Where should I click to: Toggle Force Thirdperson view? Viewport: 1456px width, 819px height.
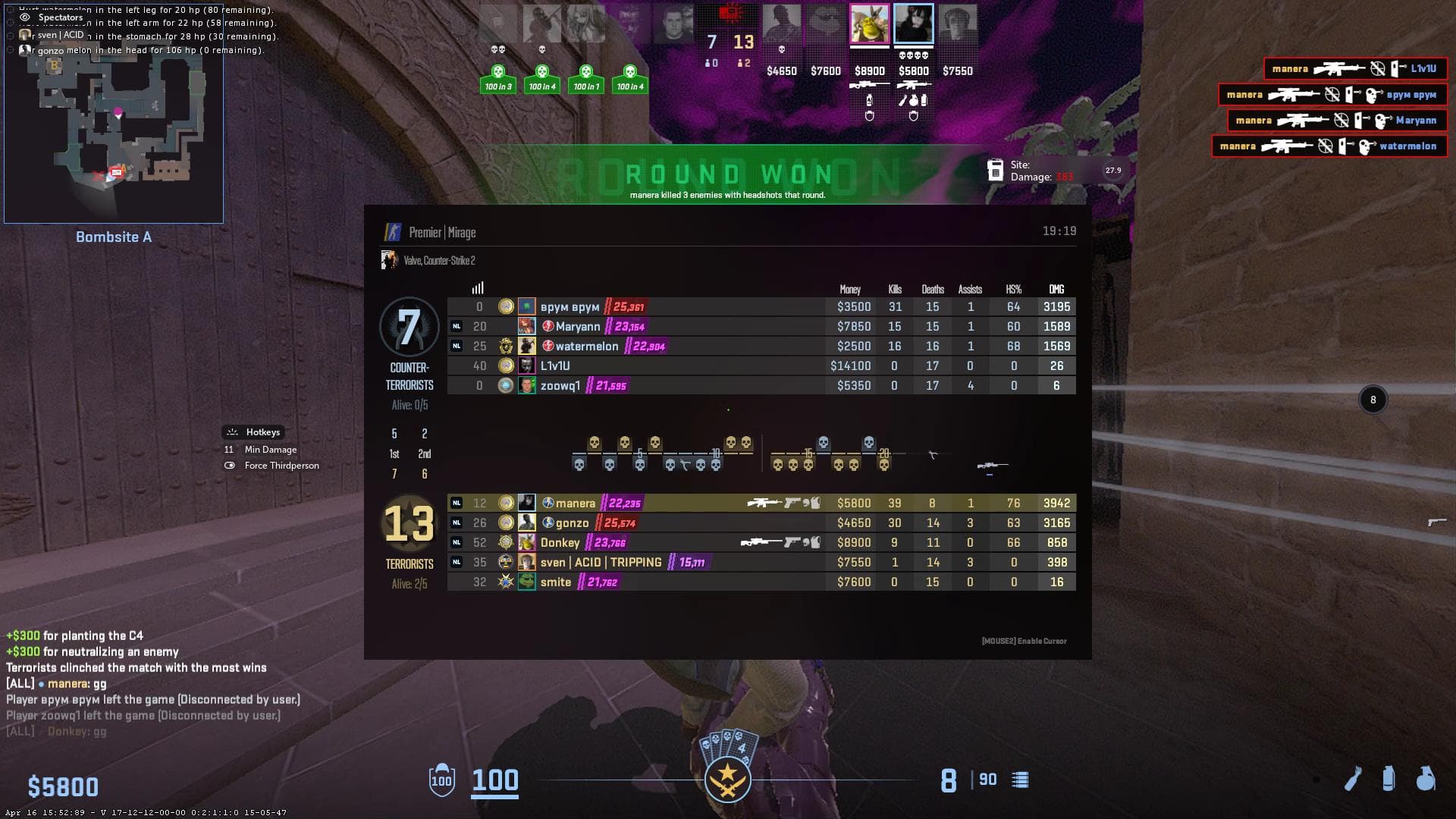tap(281, 466)
